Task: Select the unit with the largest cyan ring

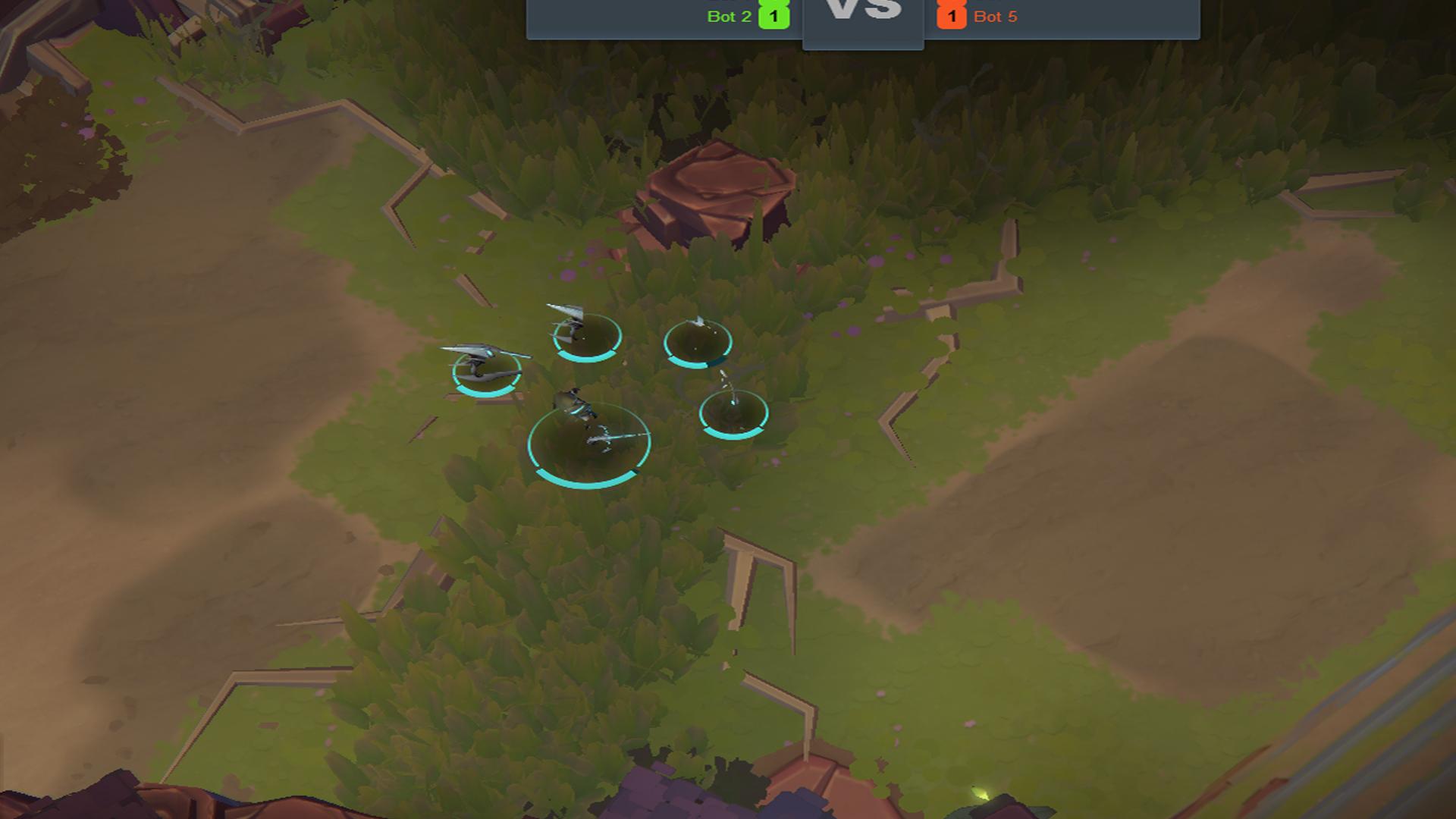Action: 588,443
